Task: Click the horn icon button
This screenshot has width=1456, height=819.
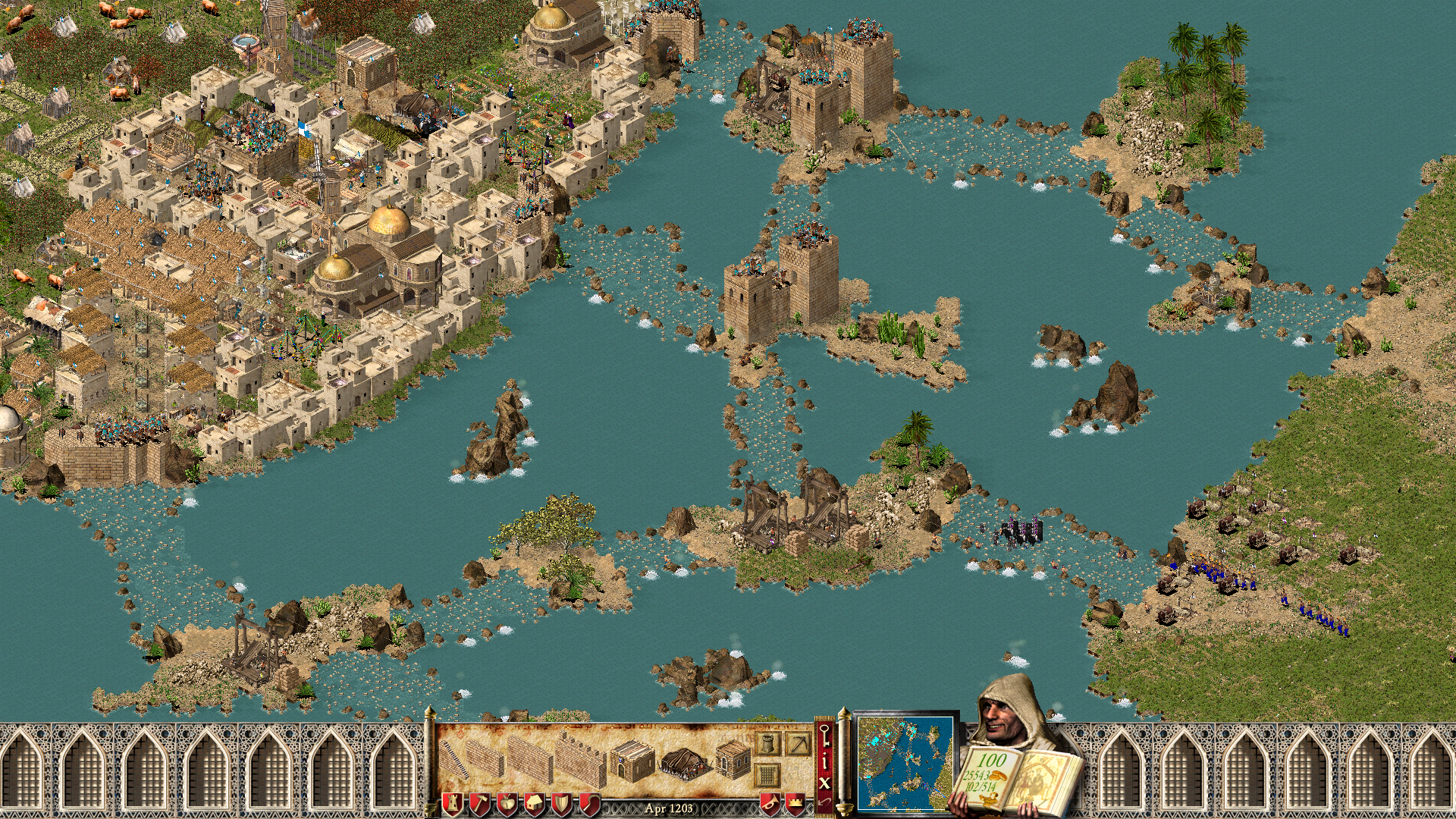Action: [x=769, y=803]
